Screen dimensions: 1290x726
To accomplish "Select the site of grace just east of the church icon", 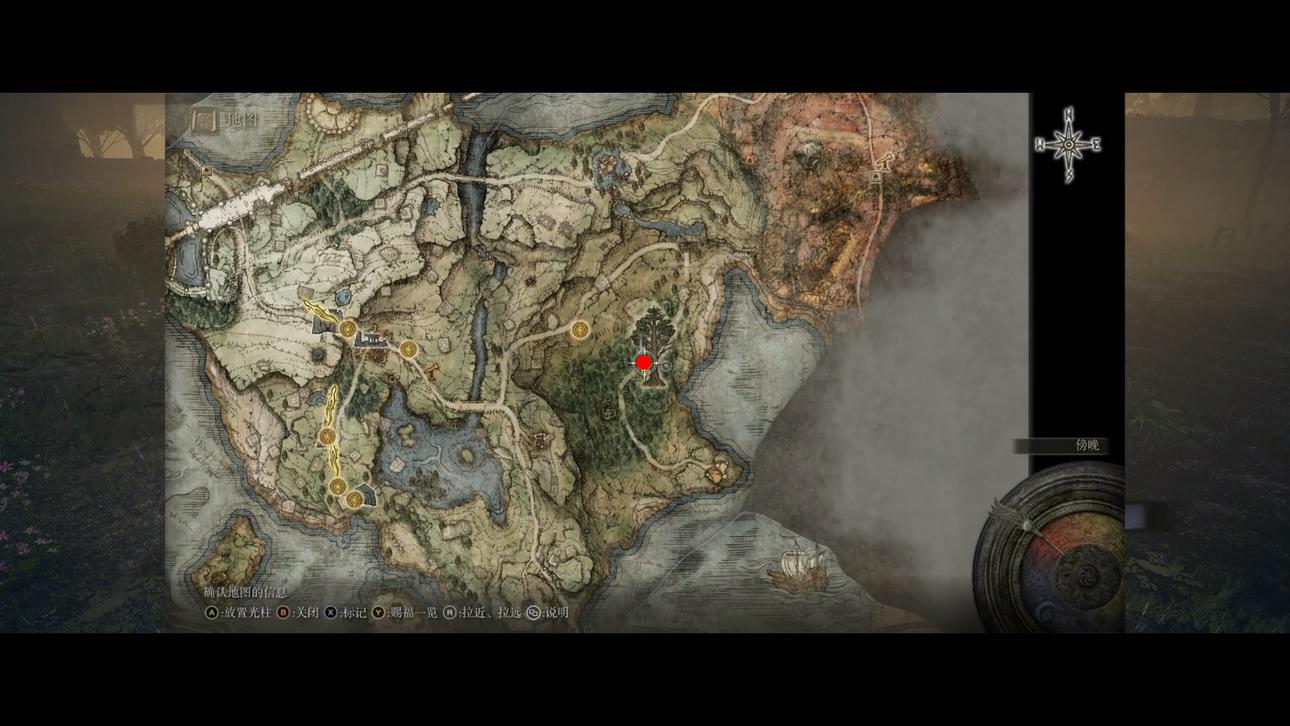I will tap(408, 349).
